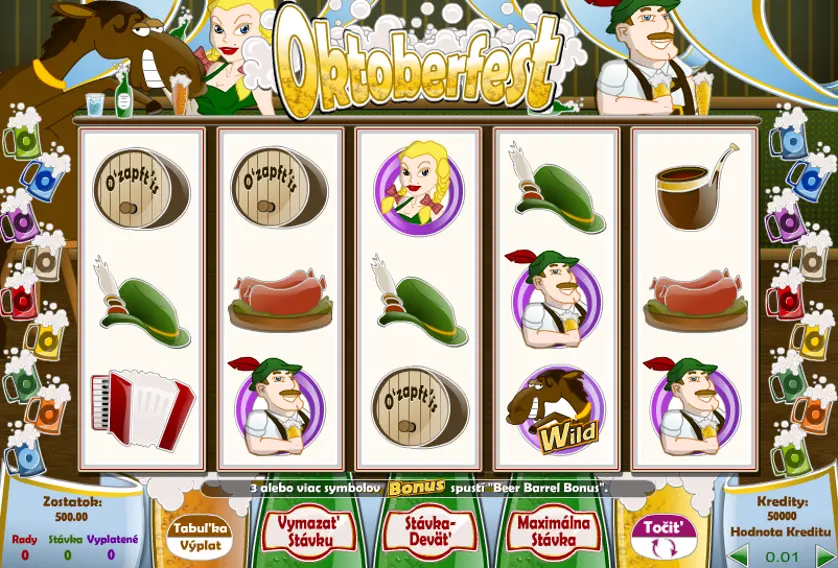838x568 pixels.
Task: Decrease Hodnota Kreditu with the left arrow
Action: [738, 554]
